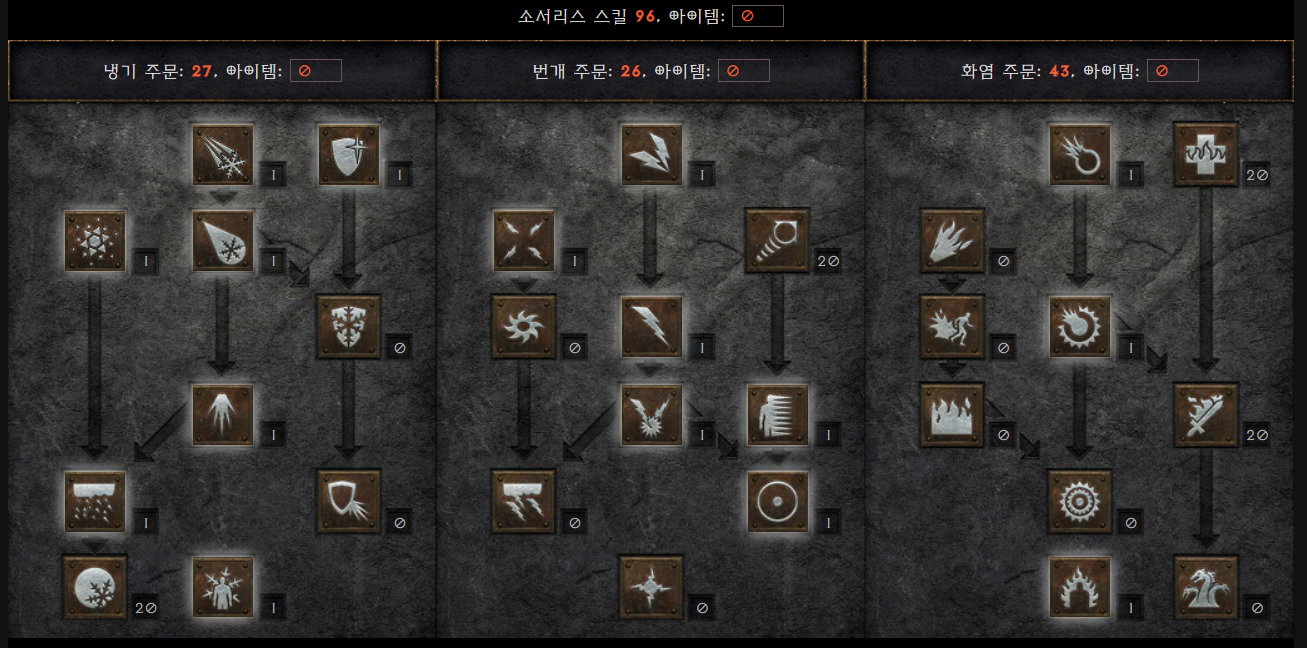1307x648 pixels.
Task: Choose the Cold Mastery skill icon
Action: (223, 586)
